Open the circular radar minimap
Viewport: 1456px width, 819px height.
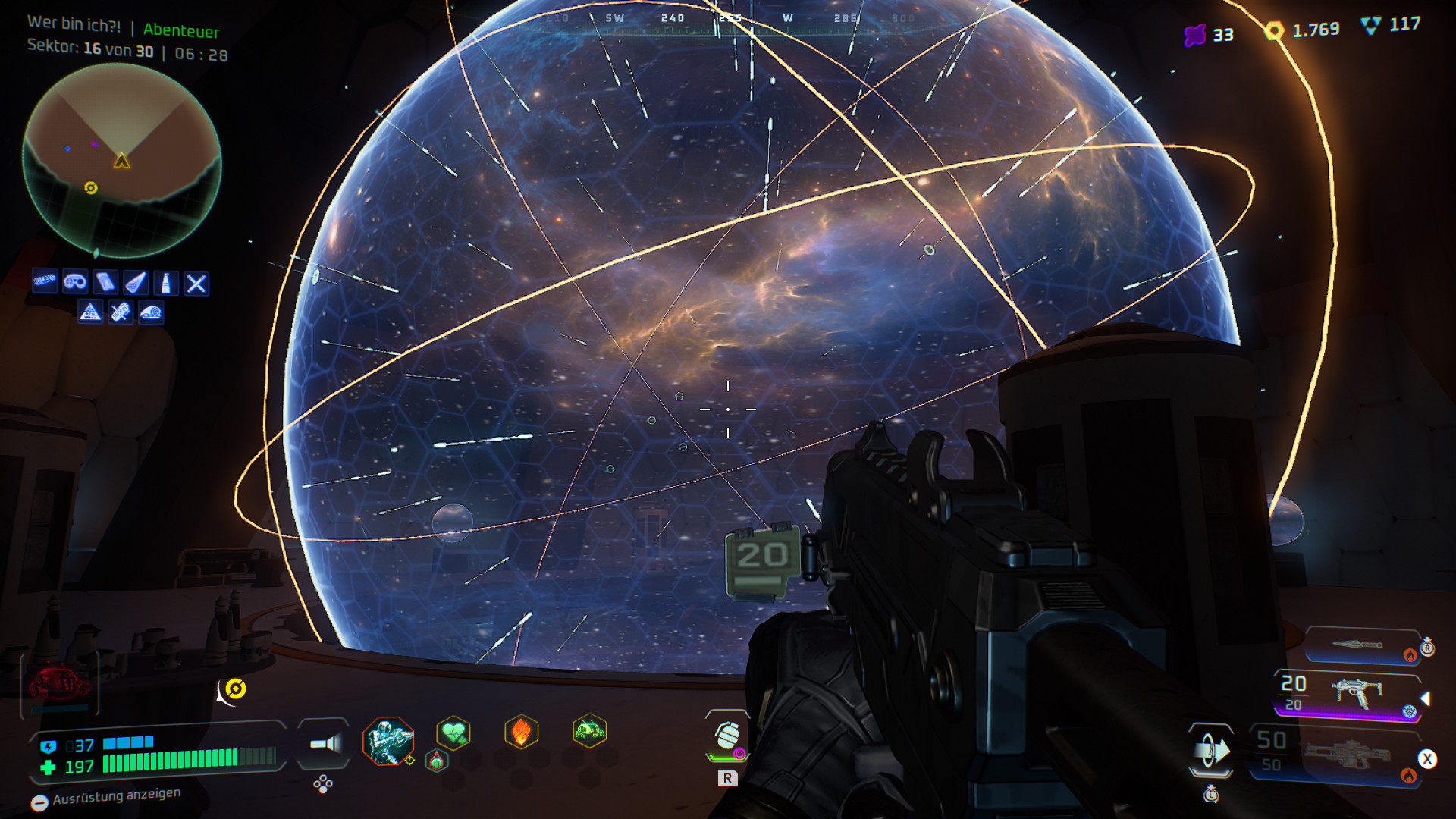(x=122, y=160)
